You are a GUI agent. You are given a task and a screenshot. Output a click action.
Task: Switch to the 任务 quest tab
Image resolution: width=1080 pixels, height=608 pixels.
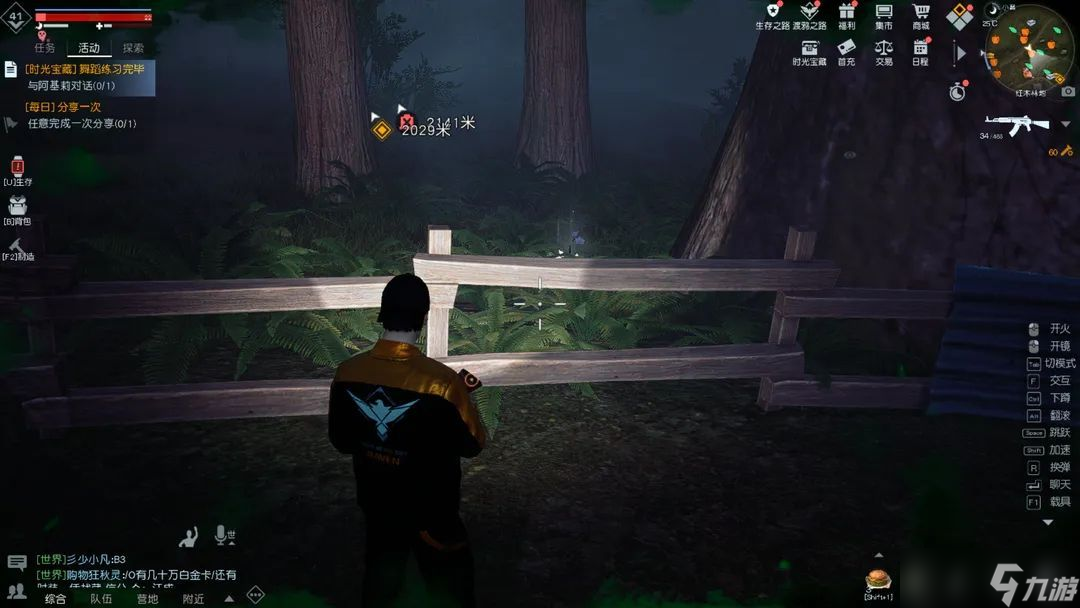(45, 48)
